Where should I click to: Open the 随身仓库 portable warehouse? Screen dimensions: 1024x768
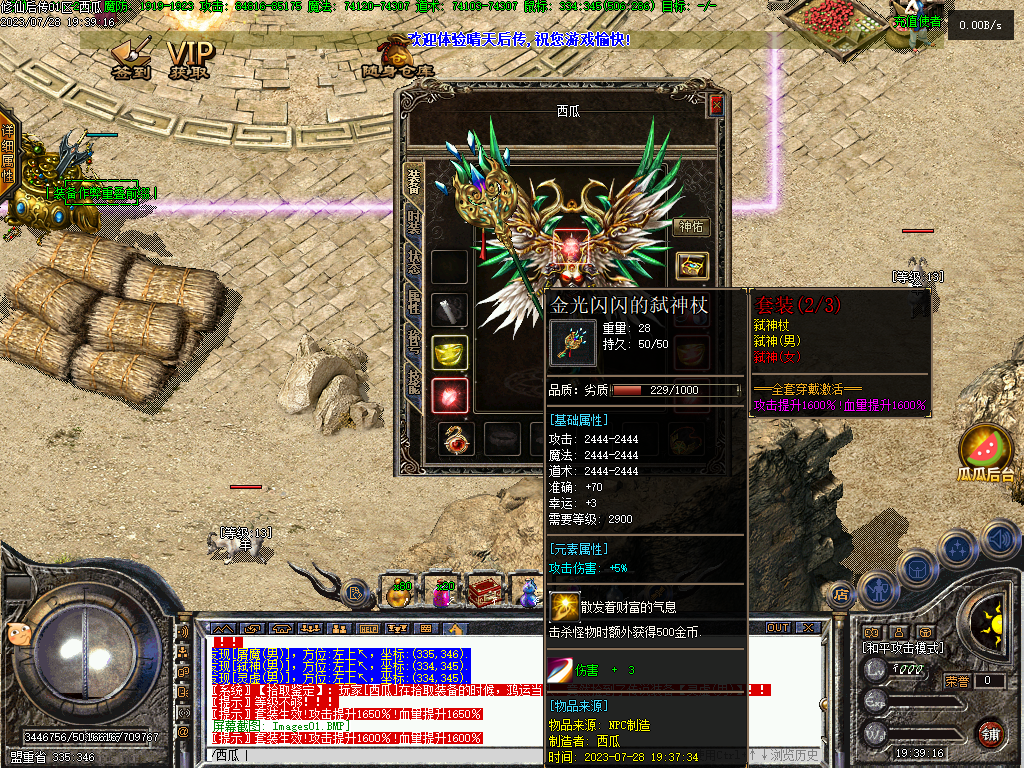[x=397, y=58]
